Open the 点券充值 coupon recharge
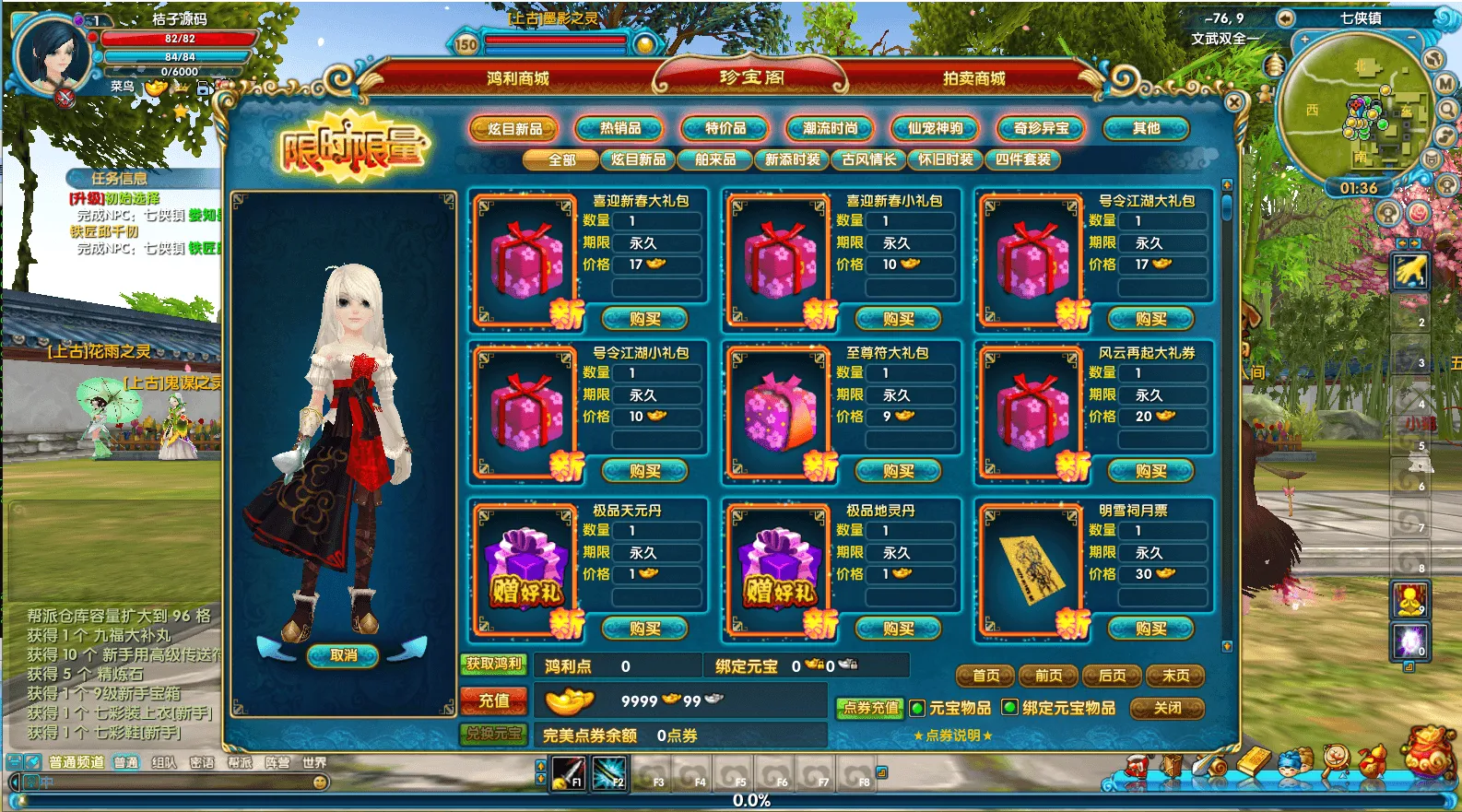The width and height of the screenshot is (1462, 812). click(870, 708)
